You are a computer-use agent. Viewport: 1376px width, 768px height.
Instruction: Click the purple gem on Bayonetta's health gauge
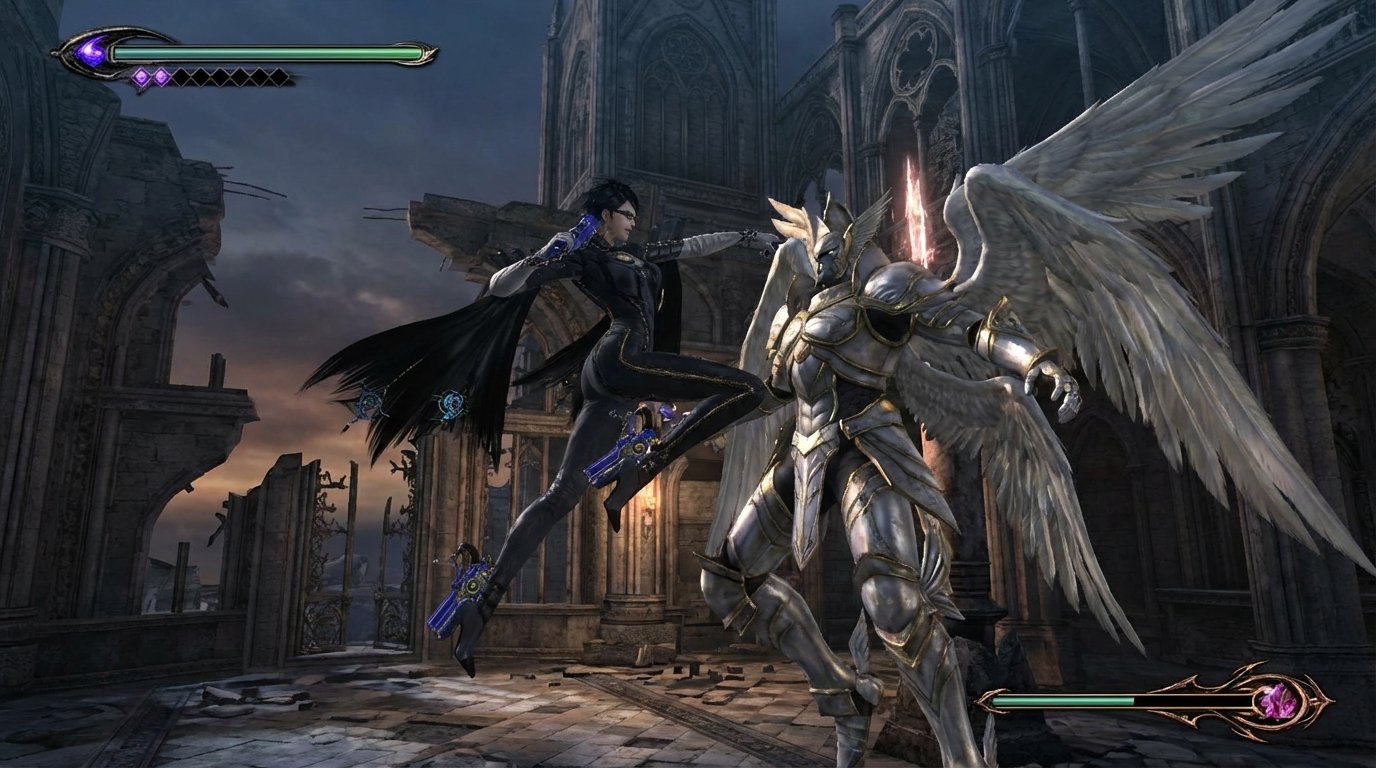coord(91,49)
